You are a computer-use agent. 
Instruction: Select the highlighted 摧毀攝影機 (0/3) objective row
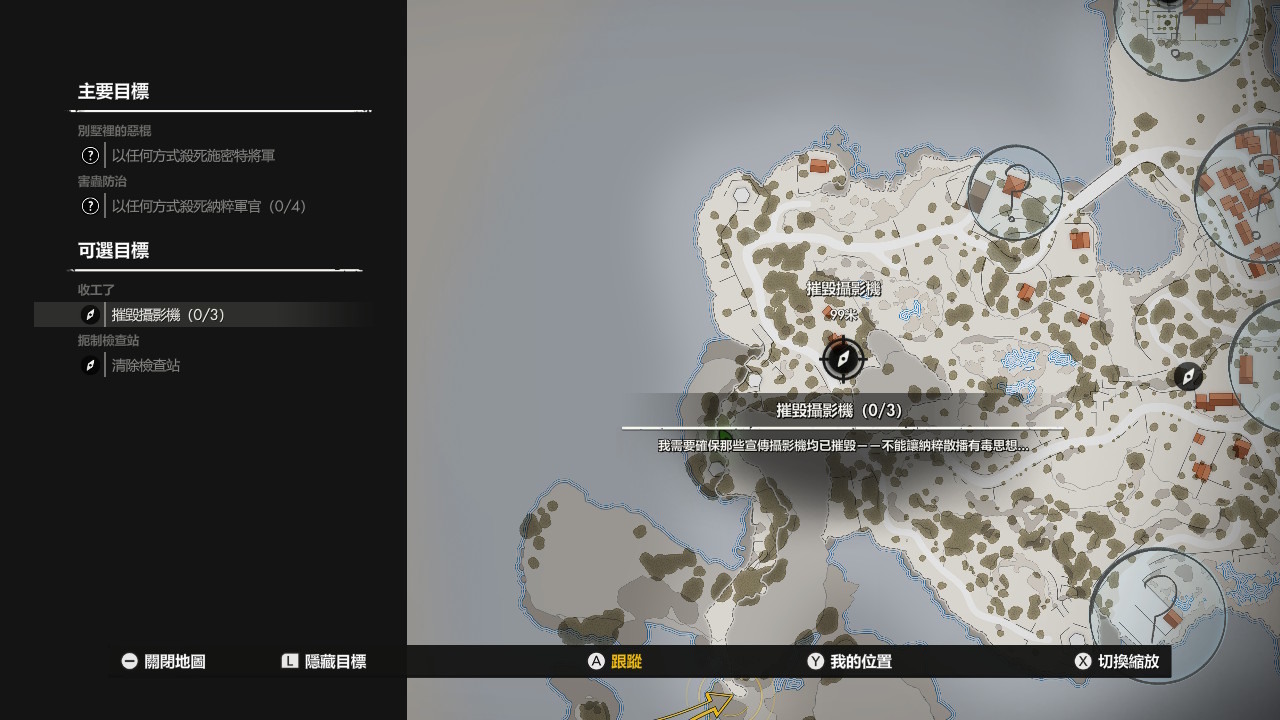[168, 315]
